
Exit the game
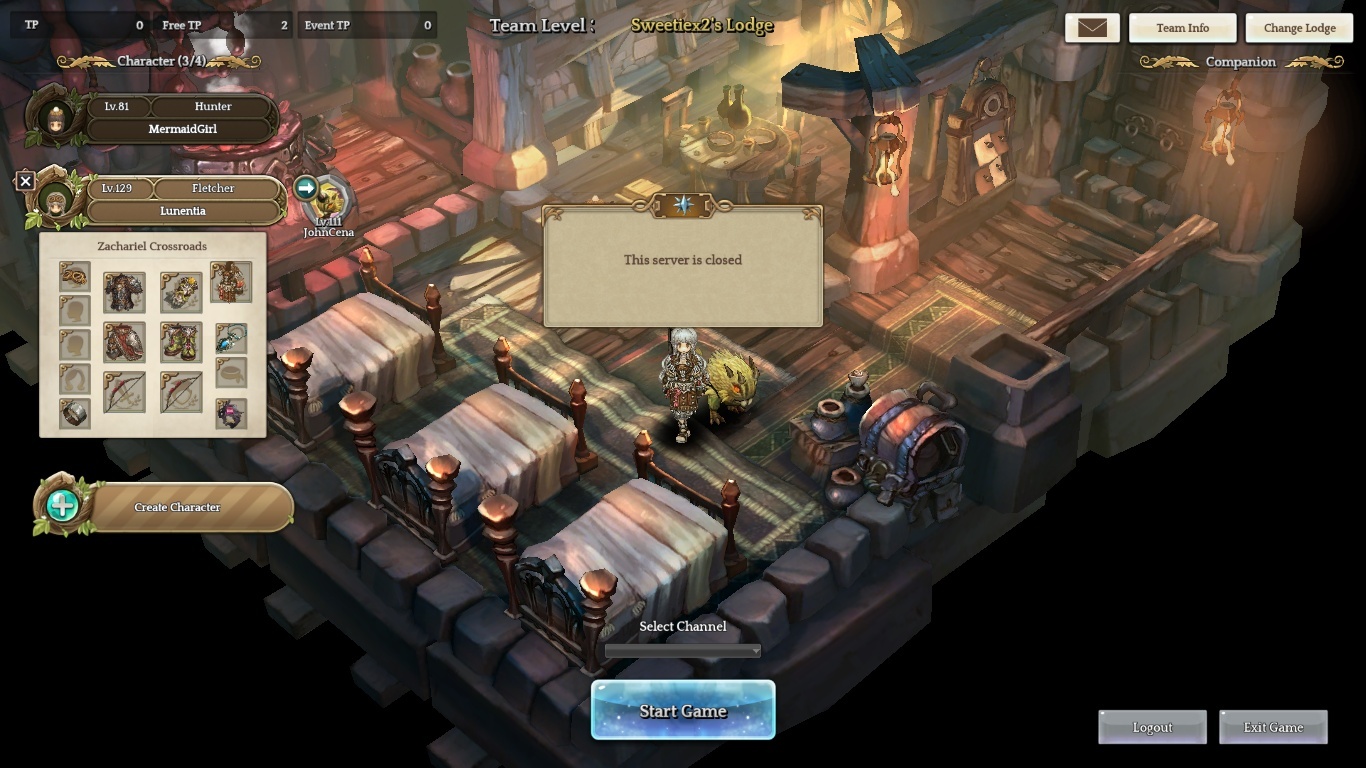click(x=1273, y=727)
